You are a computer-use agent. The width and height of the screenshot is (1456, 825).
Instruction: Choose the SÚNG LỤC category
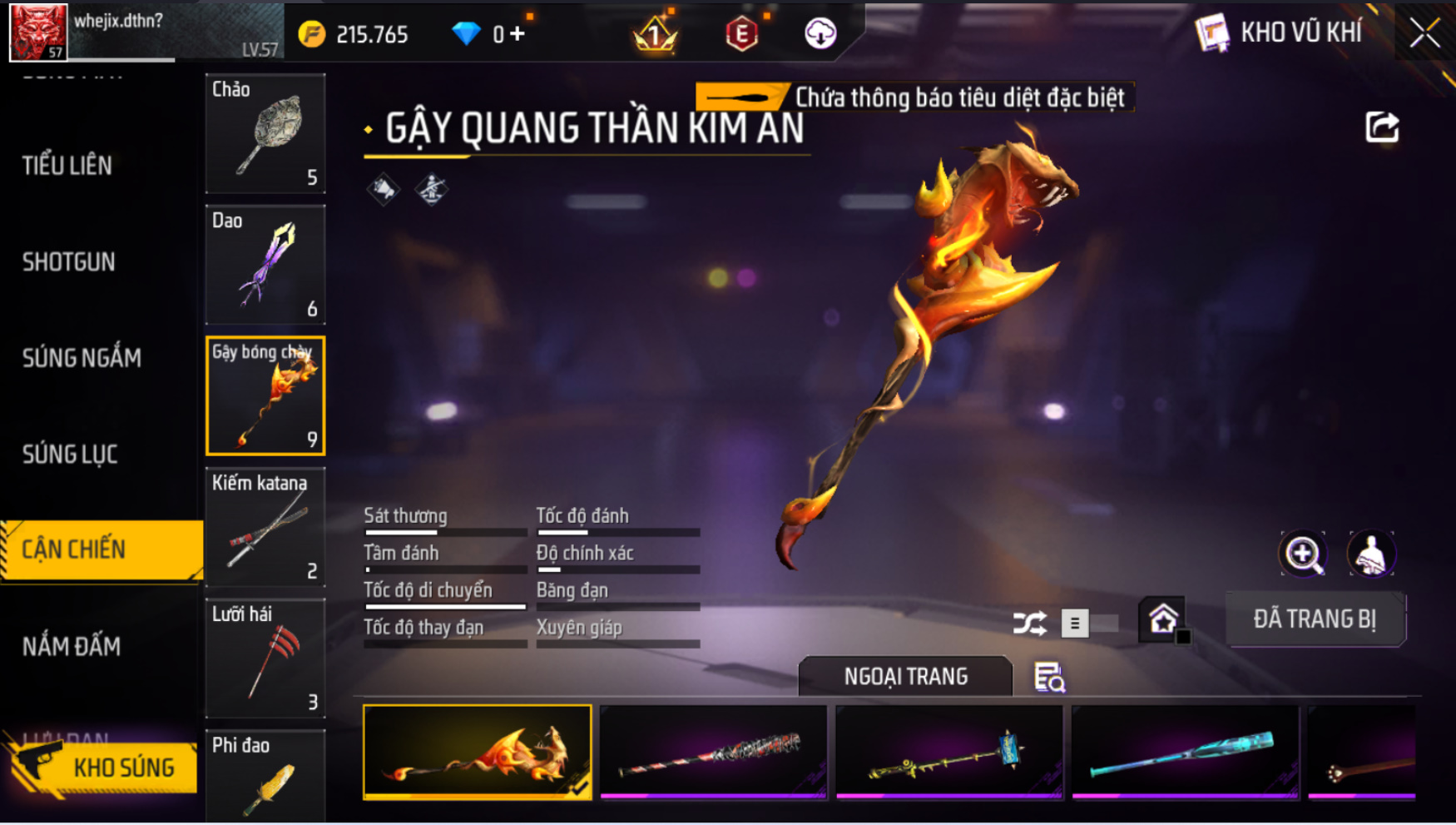pos(70,455)
